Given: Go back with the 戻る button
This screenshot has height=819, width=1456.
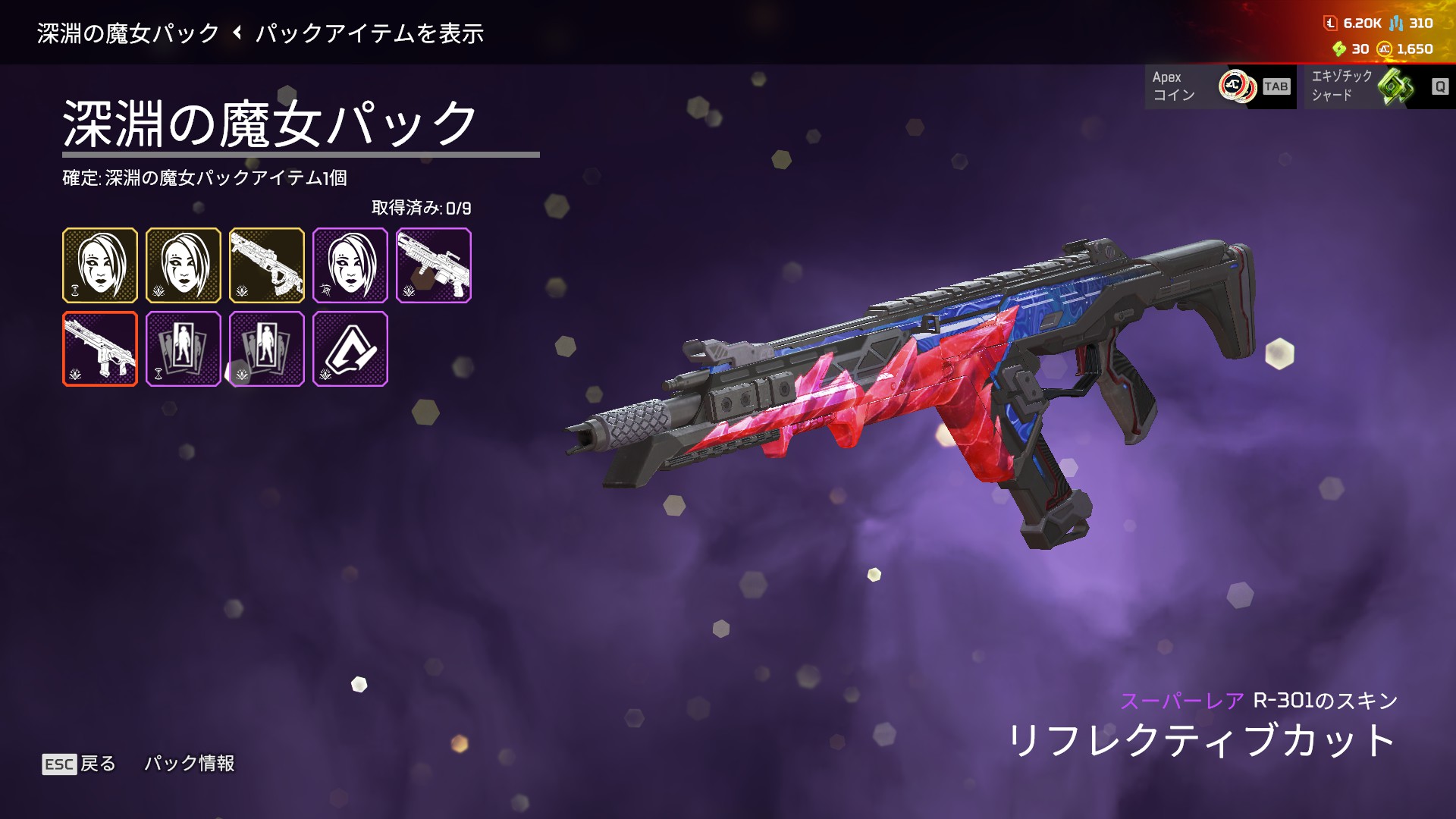Looking at the screenshot, I should coord(80,764).
